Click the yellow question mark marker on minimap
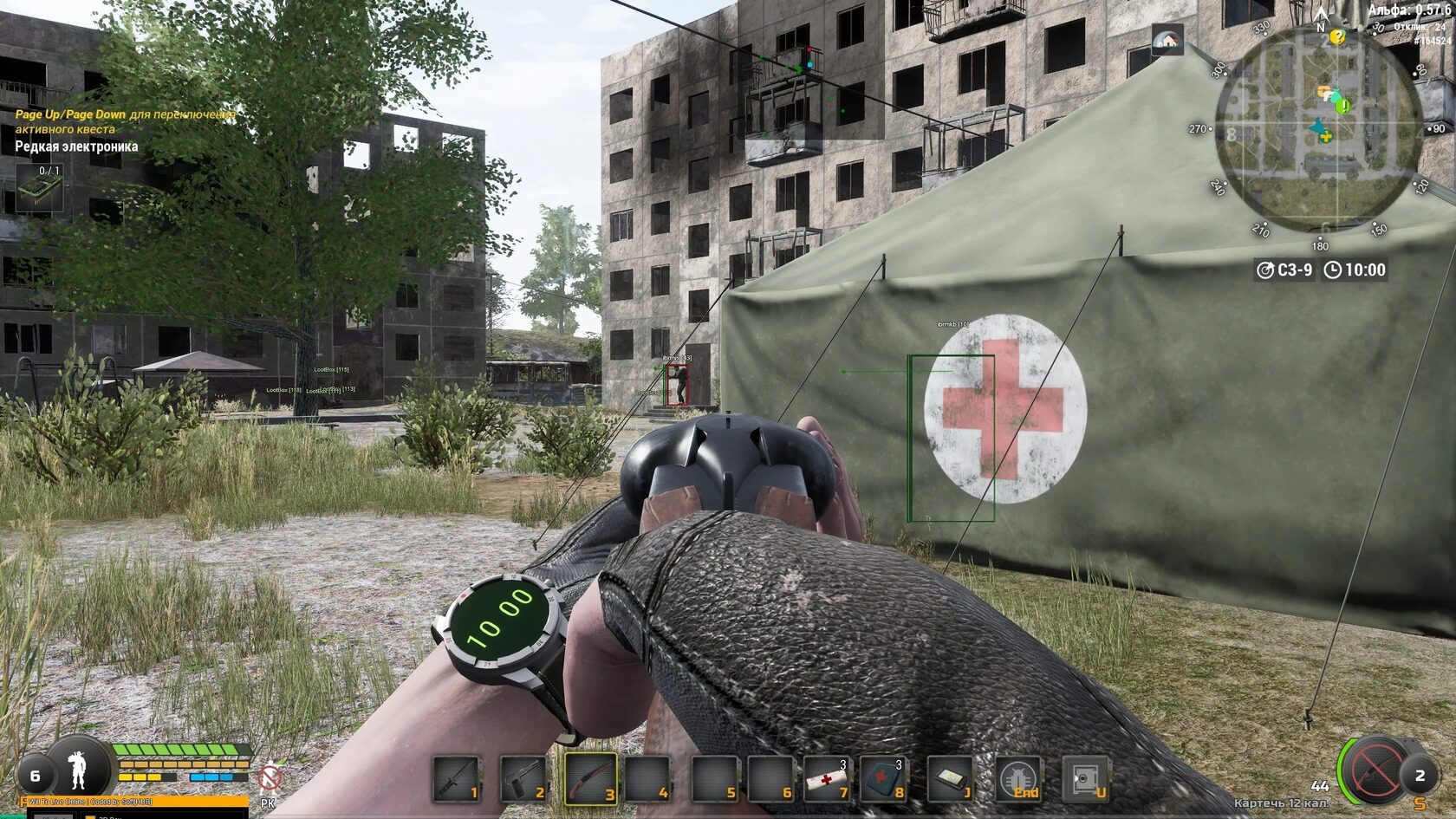Viewport: 1456px width, 819px height. click(x=1337, y=37)
